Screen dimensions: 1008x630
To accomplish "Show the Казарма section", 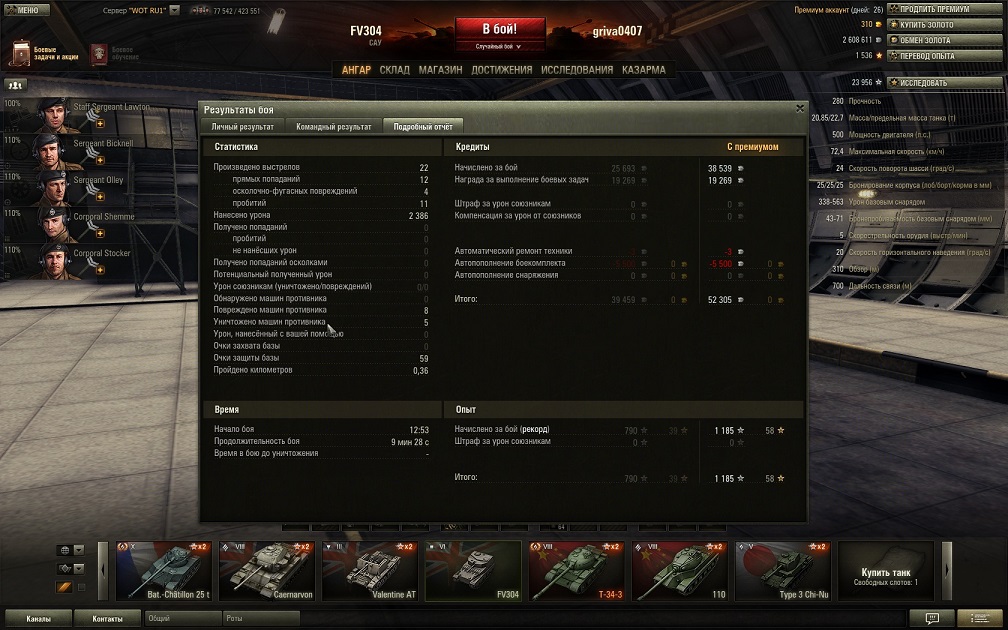I will point(643,70).
